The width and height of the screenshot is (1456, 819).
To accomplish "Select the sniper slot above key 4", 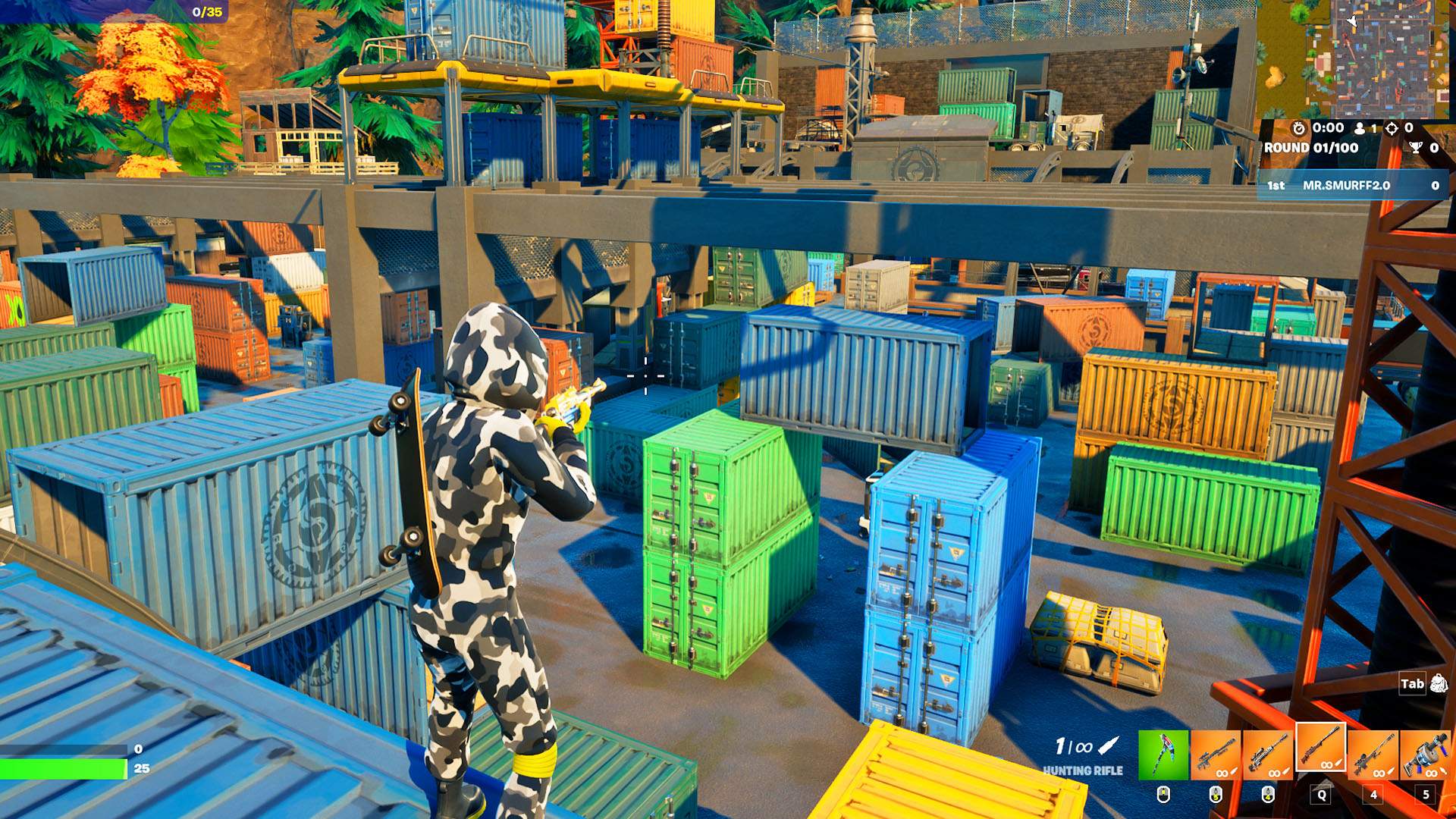I will pos(1373,754).
